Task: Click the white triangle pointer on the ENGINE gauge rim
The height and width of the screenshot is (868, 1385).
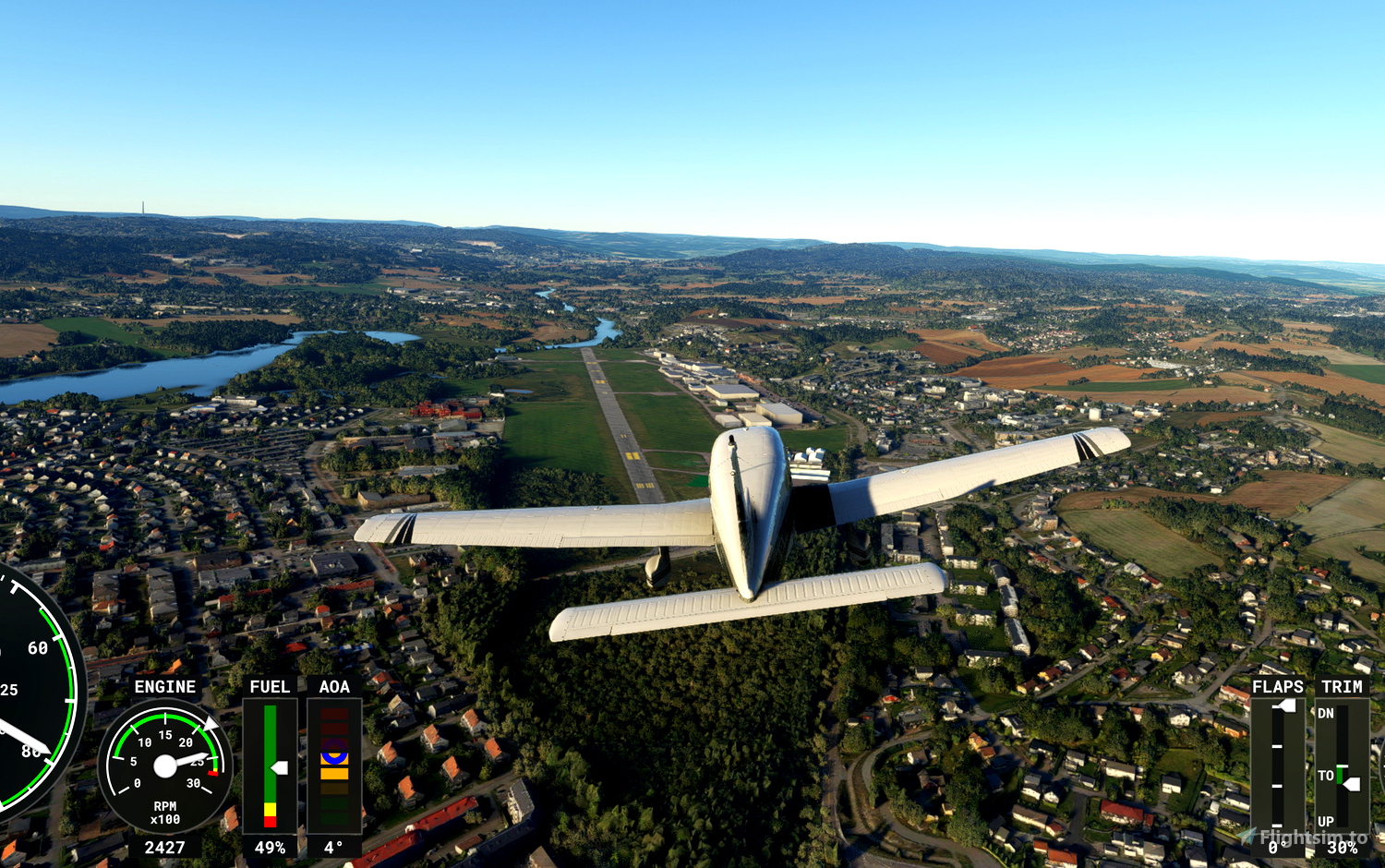Action: [x=210, y=724]
